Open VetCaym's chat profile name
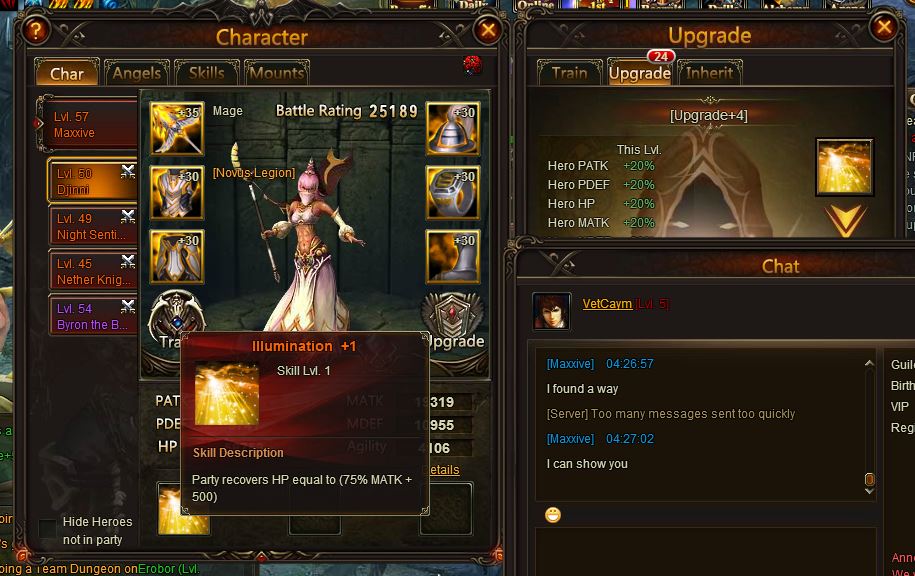Screen dimensions: 915x576 tap(607, 303)
